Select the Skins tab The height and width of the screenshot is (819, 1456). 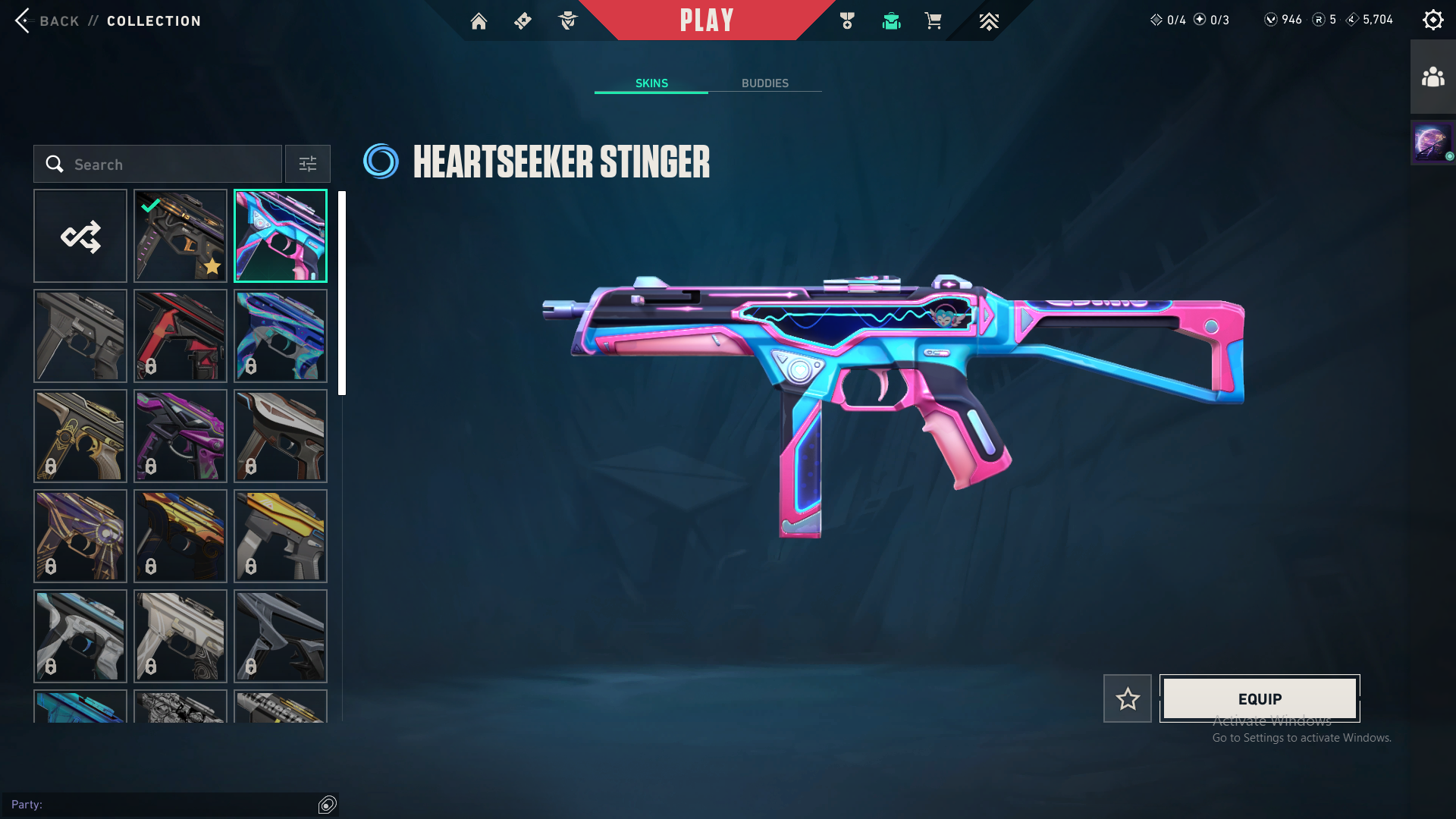click(651, 83)
